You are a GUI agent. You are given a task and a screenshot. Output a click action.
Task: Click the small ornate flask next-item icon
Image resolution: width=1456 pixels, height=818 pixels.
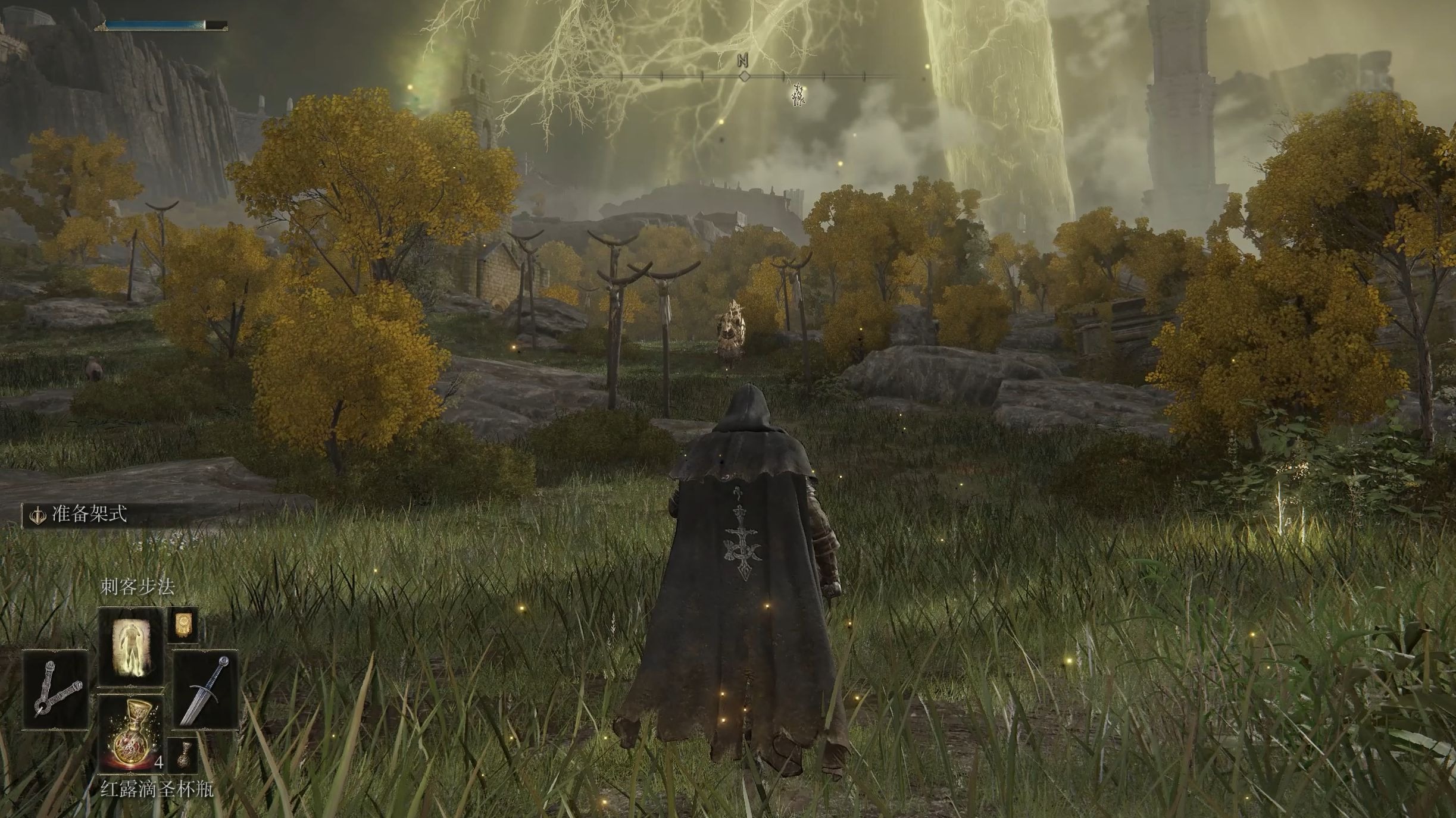point(182,756)
